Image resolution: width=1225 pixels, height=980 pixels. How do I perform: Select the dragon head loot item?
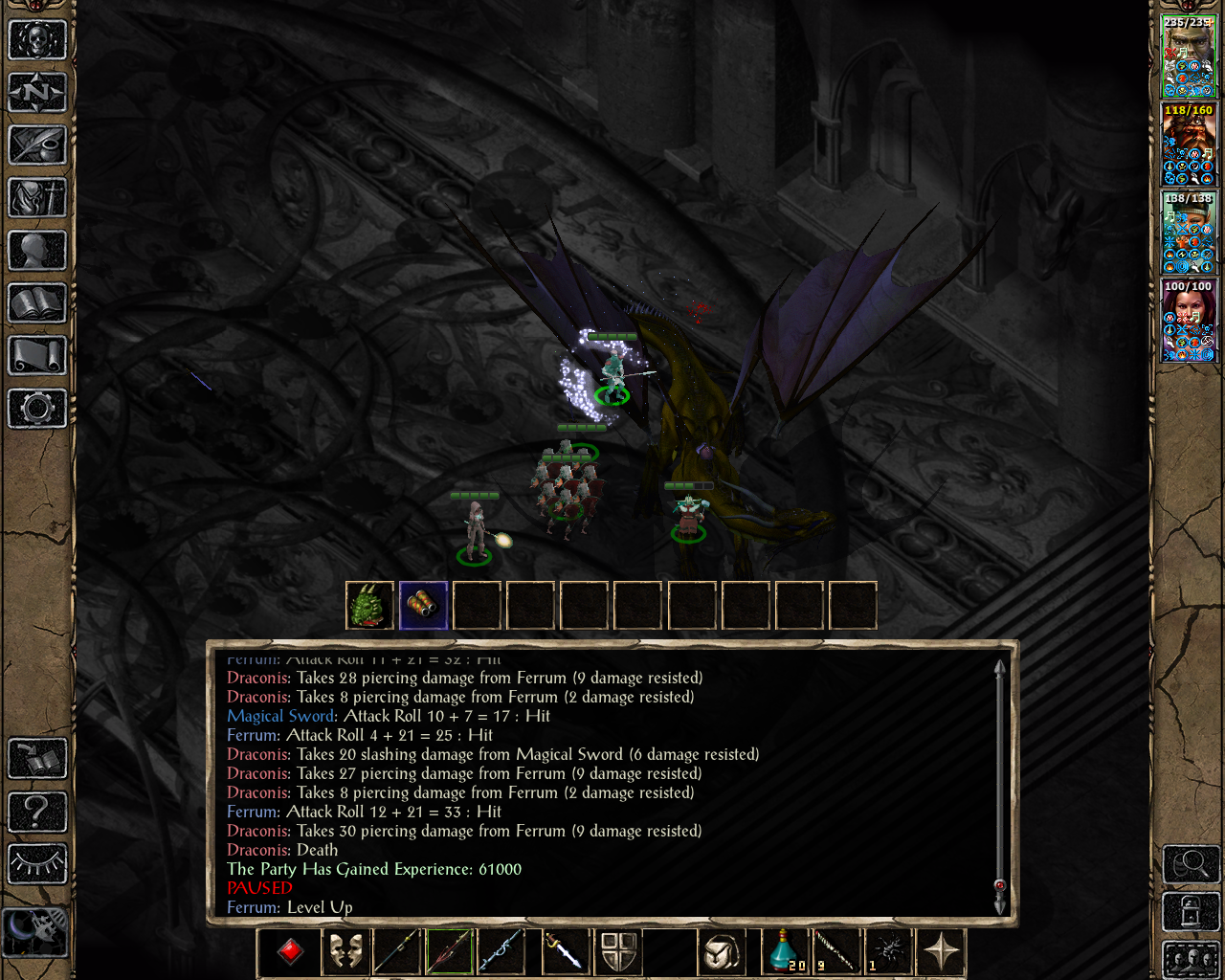369,605
